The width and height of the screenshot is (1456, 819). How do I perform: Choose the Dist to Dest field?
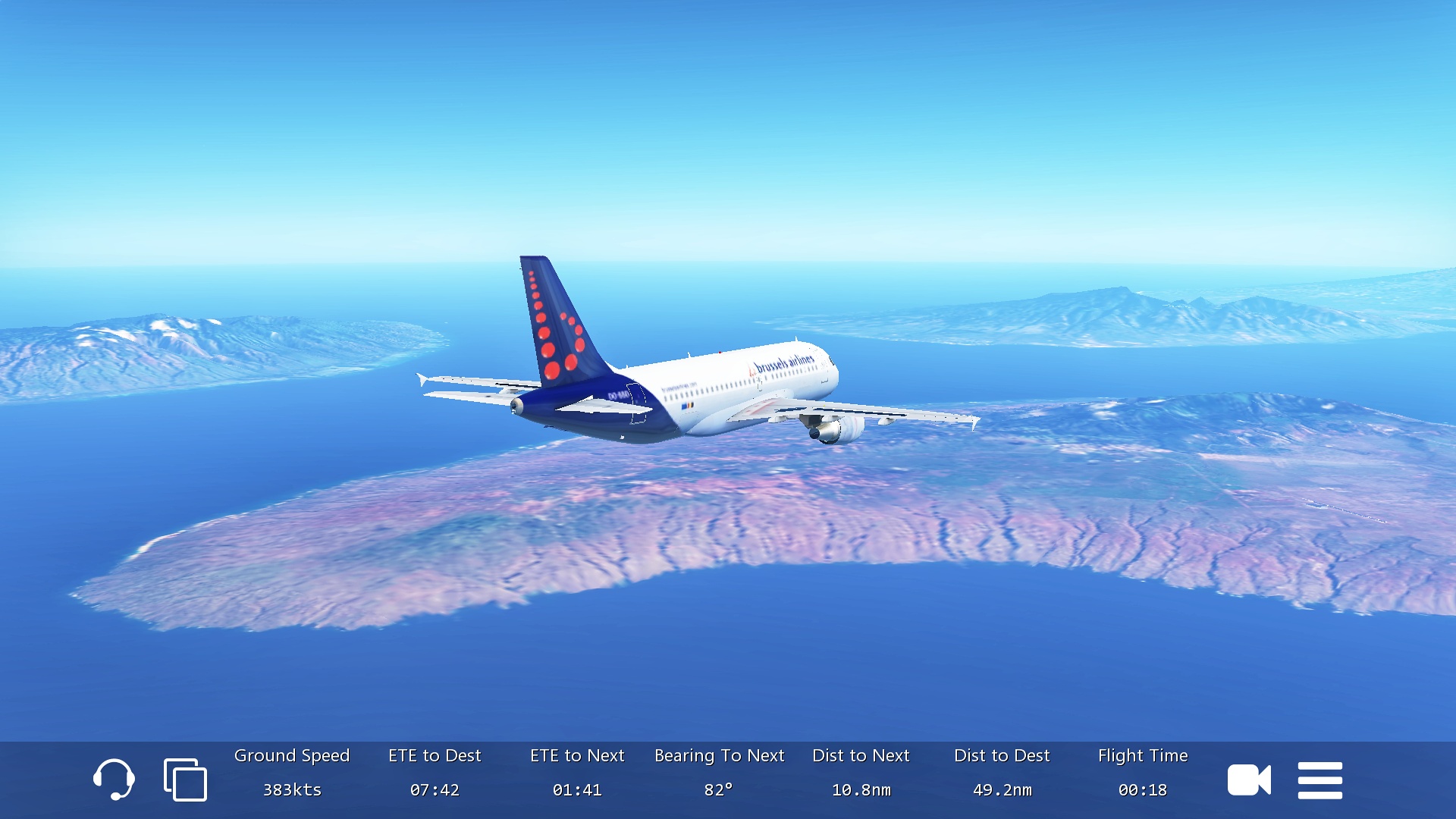pos(1002,773)
